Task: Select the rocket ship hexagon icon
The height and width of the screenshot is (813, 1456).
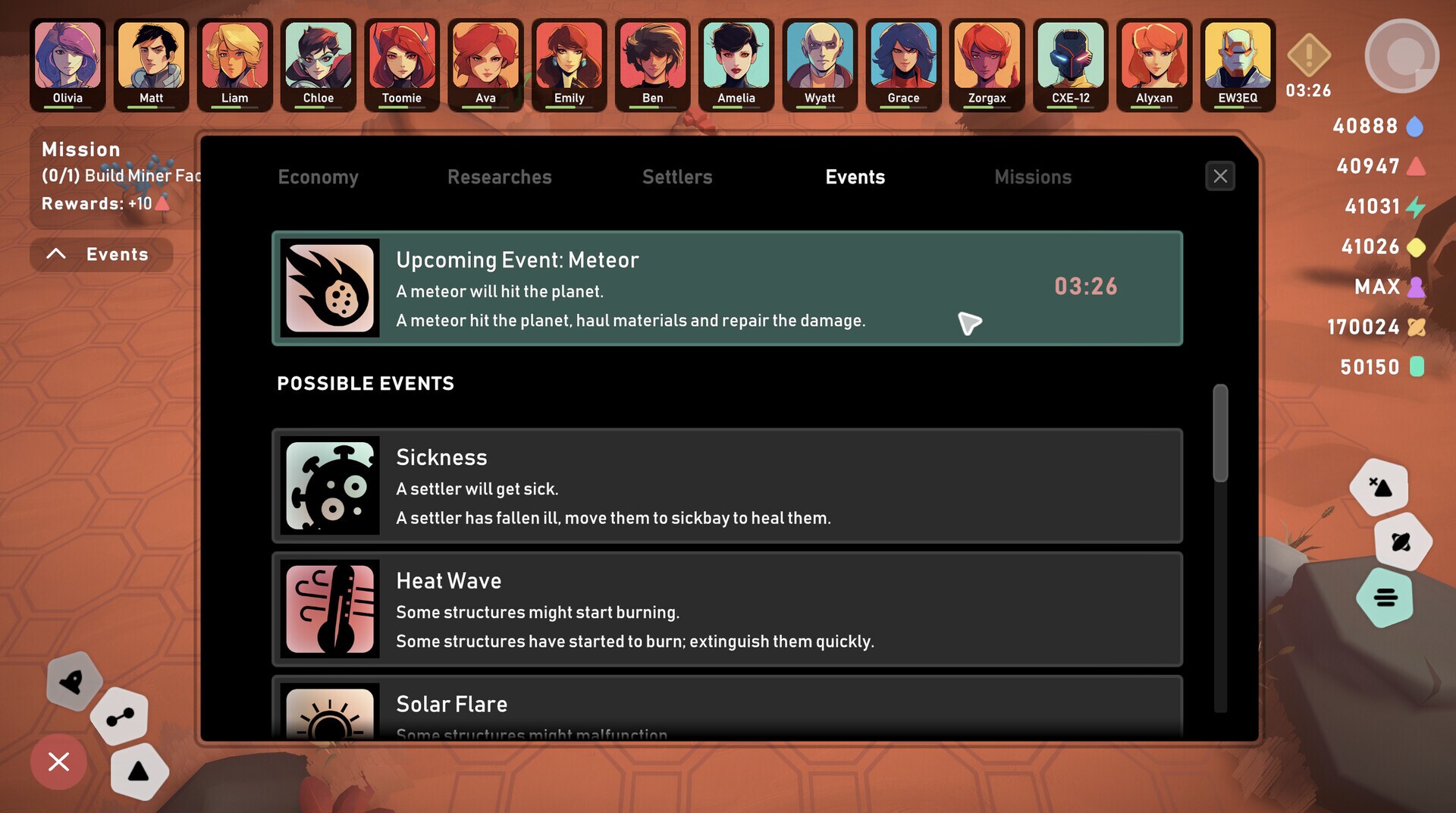Action: (74, 683)
